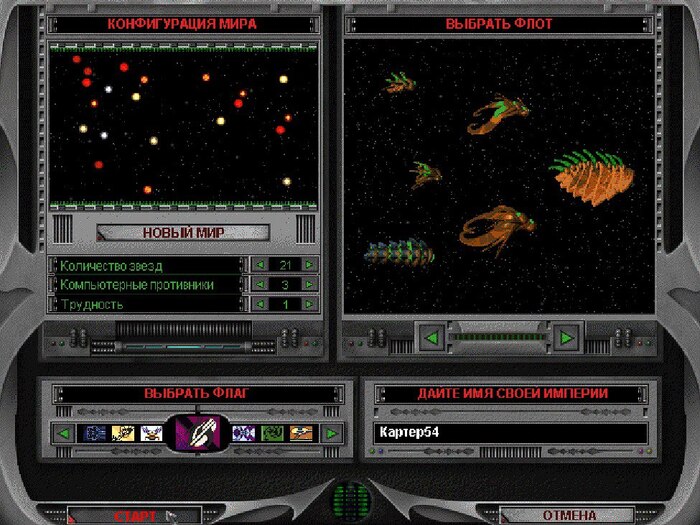Select the dark blue flag
The width and height of the screenshot is (700, 525).
(x=96, y=434)
